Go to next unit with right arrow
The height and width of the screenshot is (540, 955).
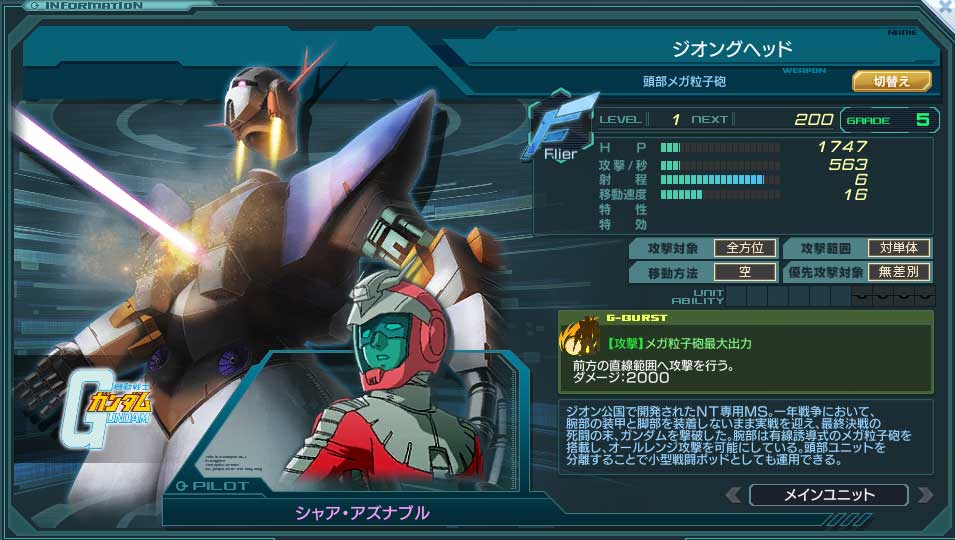[924, 495]
